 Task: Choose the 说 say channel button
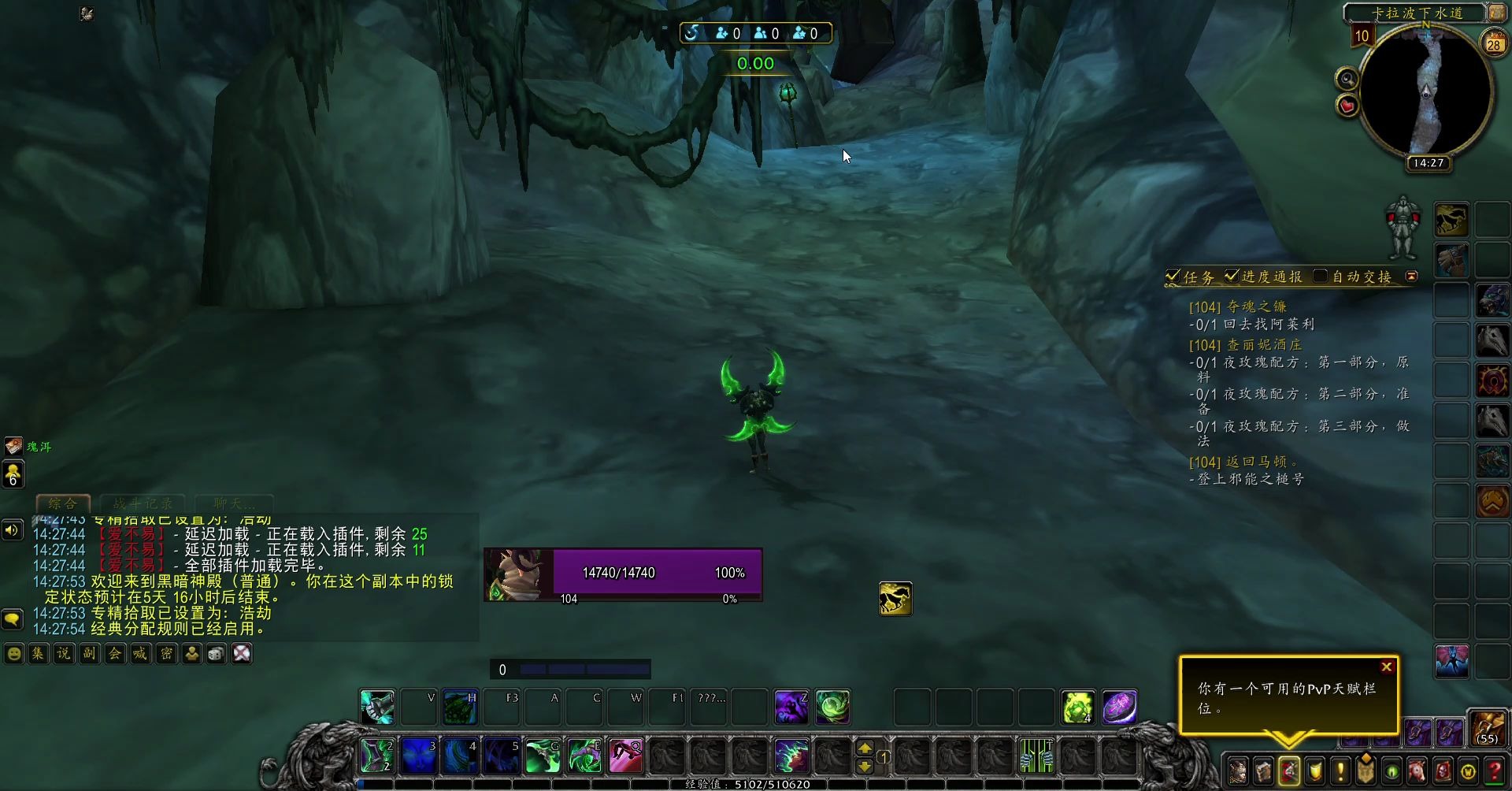click(64, 654)
